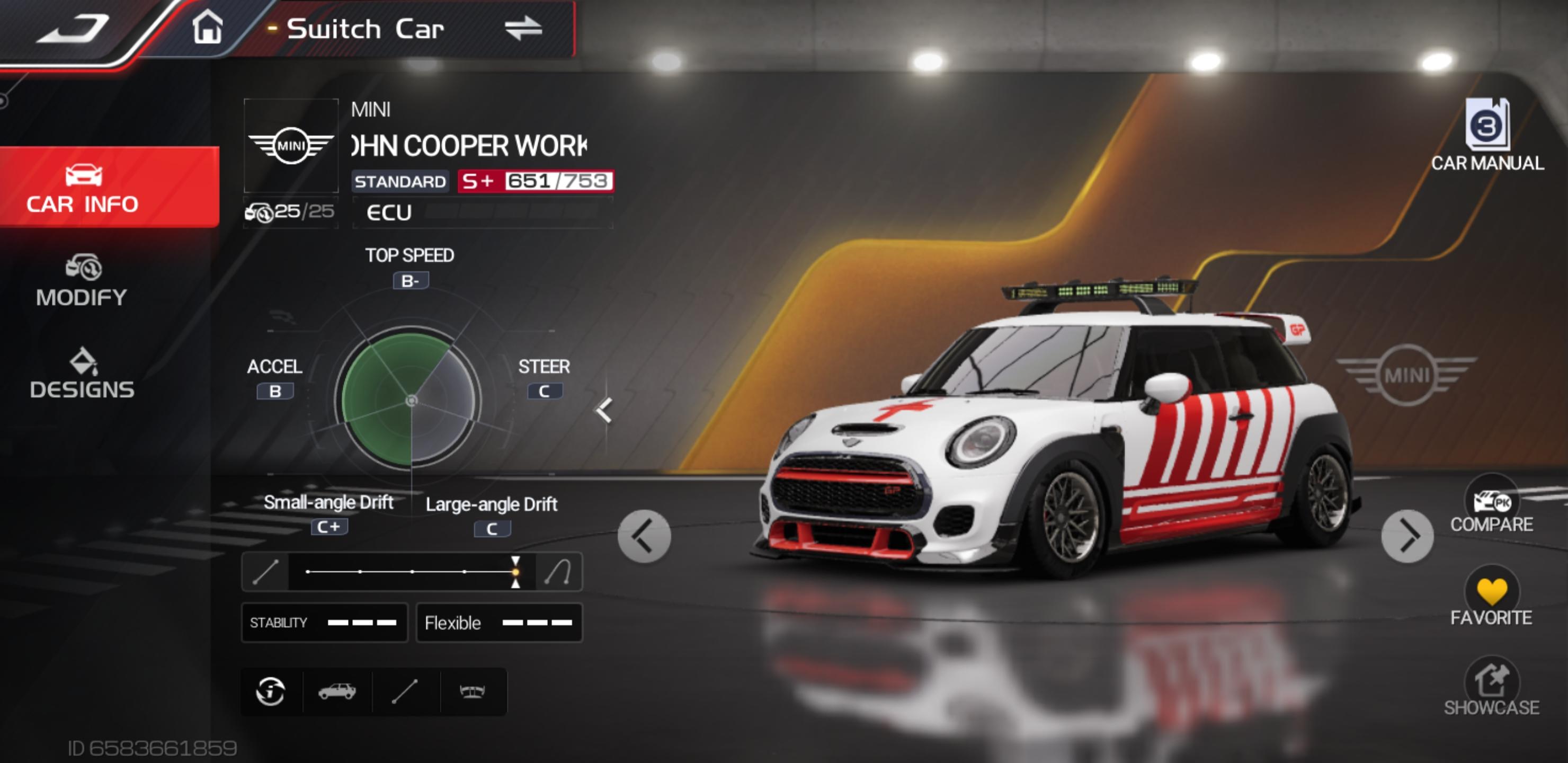
Task: Click the 25/25 modification counter
Action: [x=290, y=212]
